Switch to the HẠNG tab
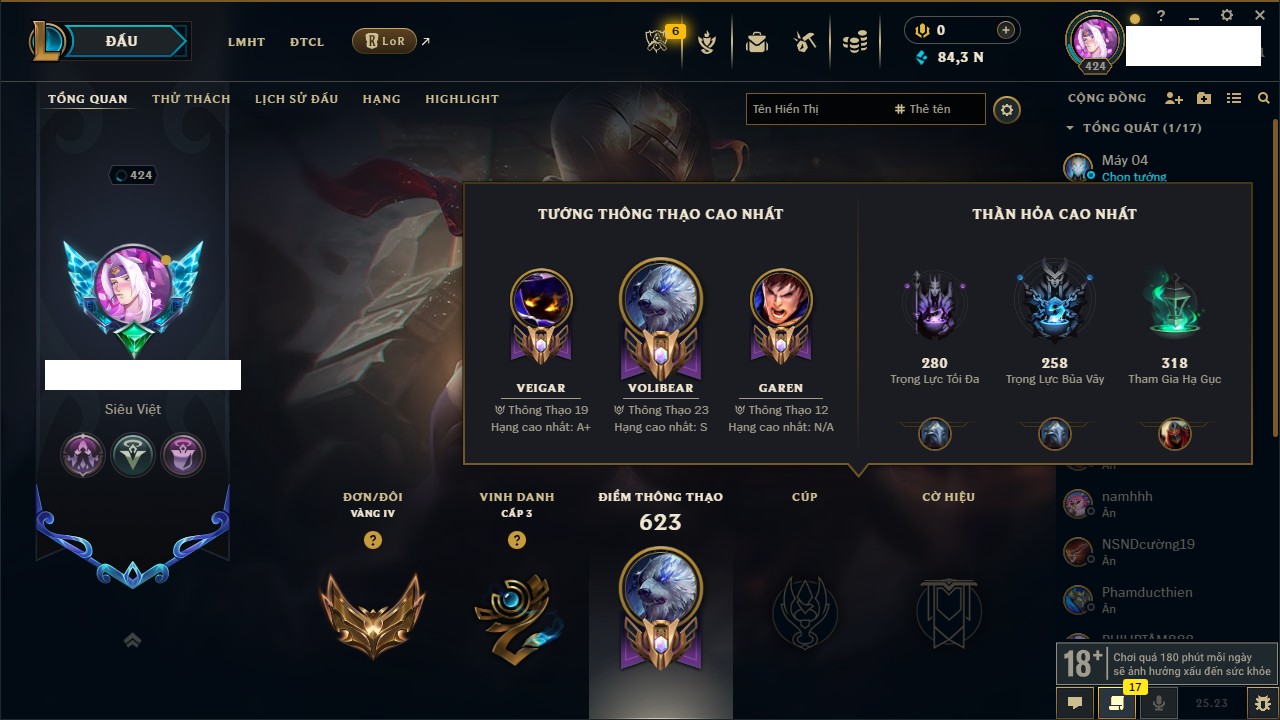The height and width of the screenshot is (720, 1280). (381, 99)
